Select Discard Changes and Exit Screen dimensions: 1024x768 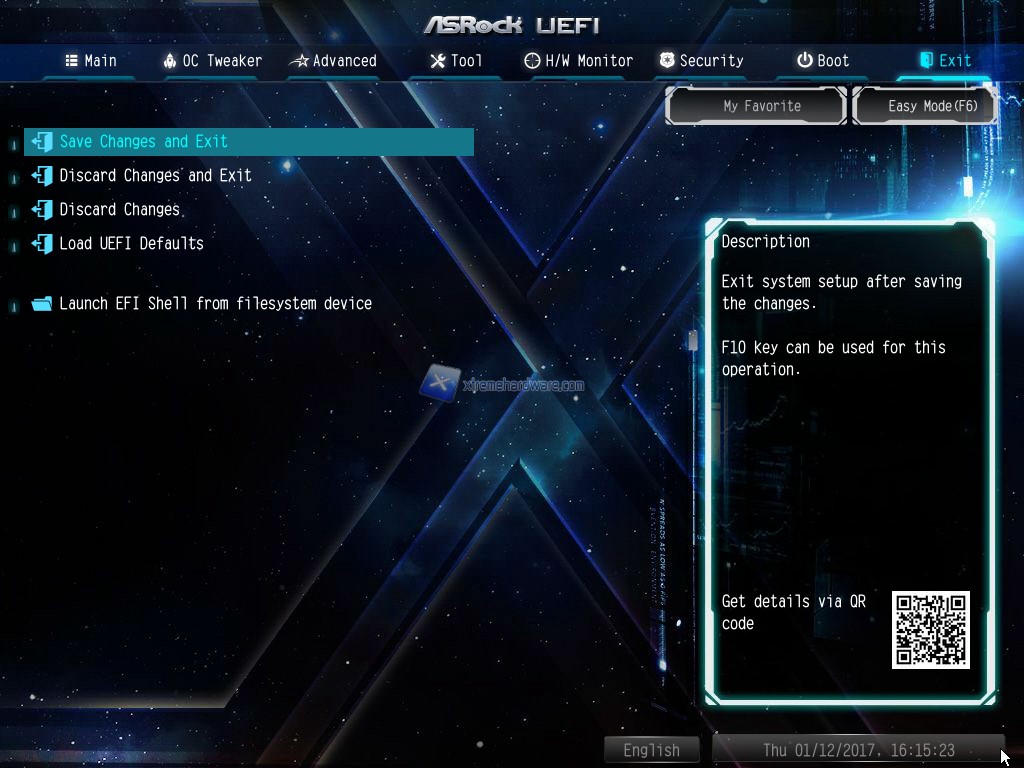click(x=155, y=176)
